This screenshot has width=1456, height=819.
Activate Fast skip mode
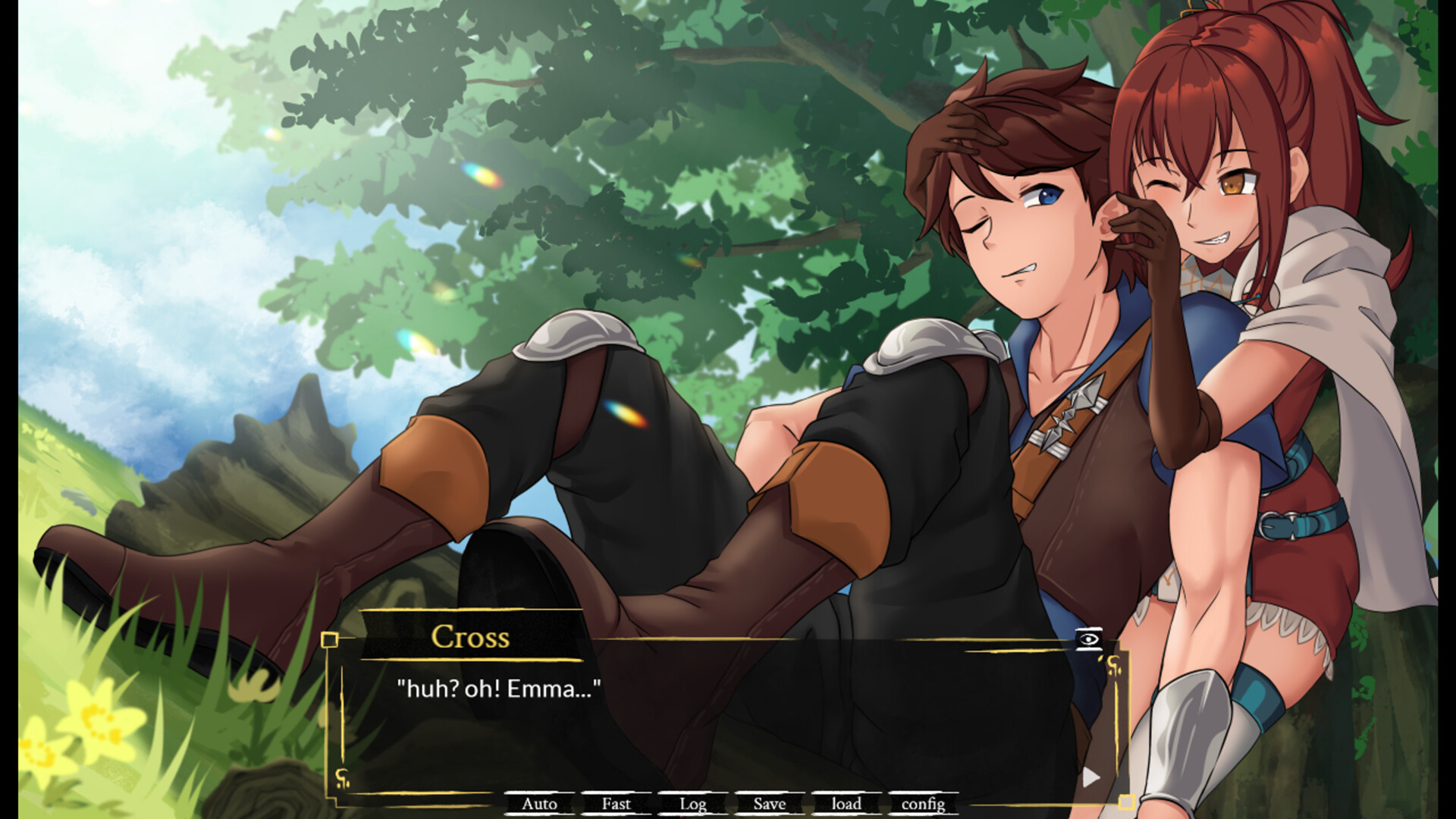point(616,804)
